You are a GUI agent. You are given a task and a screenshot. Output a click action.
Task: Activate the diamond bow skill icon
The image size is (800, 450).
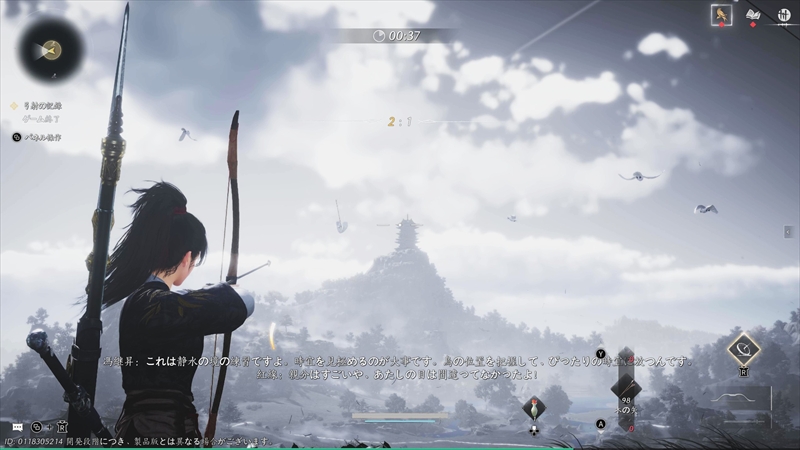click(743, 349)
